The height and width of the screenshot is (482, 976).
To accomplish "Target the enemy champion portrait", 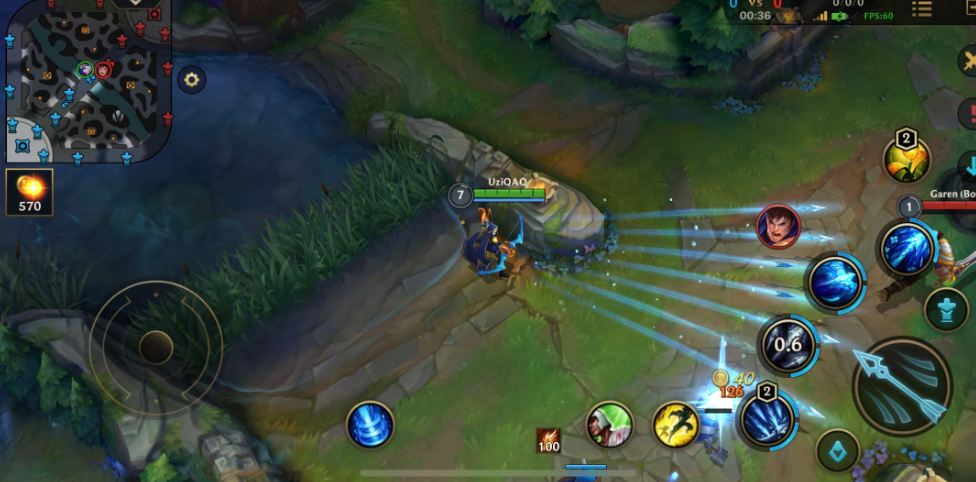I will click(x=777, y=226).
